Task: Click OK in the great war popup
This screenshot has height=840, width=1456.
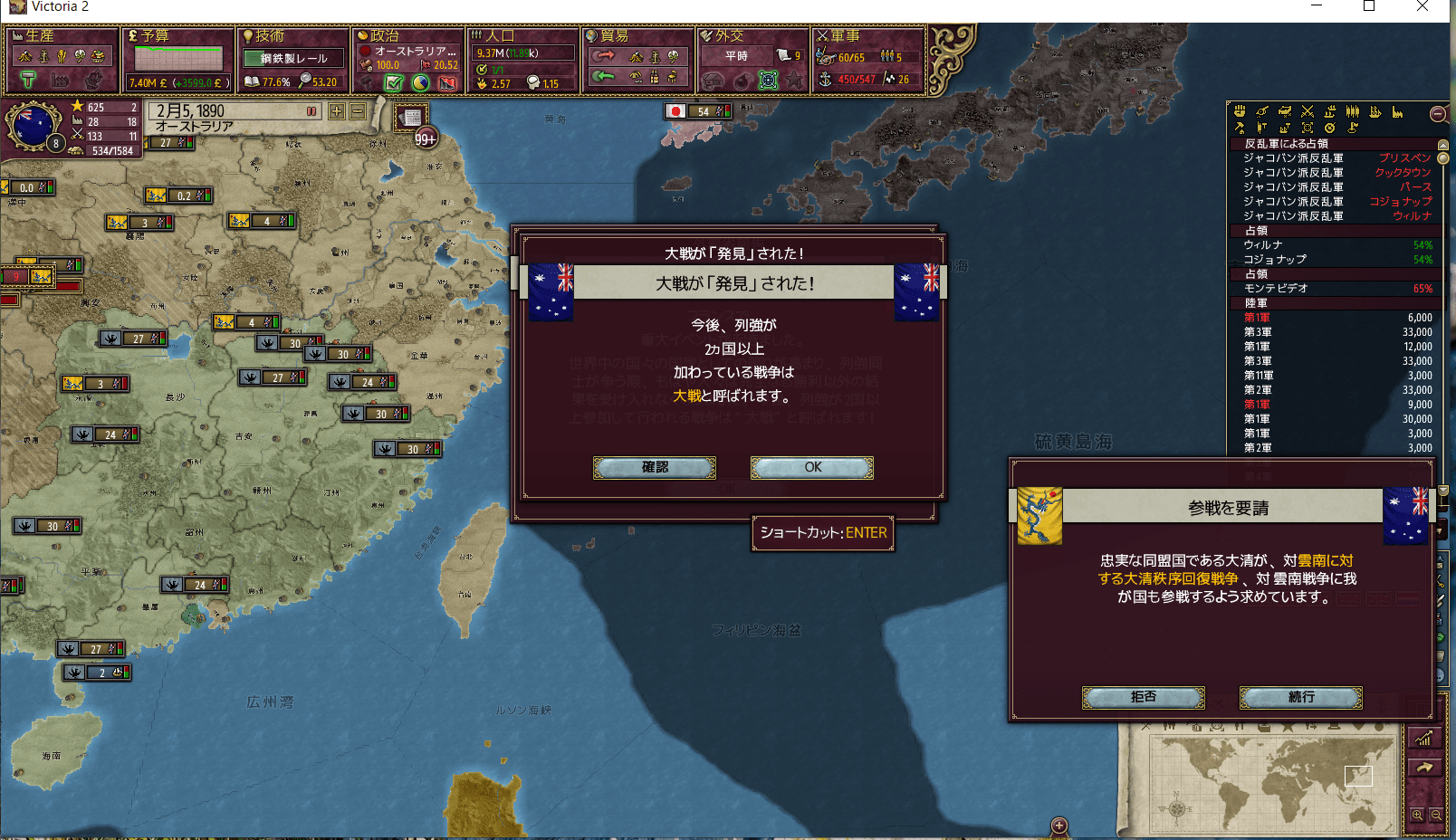Action: tap(812, 467)
